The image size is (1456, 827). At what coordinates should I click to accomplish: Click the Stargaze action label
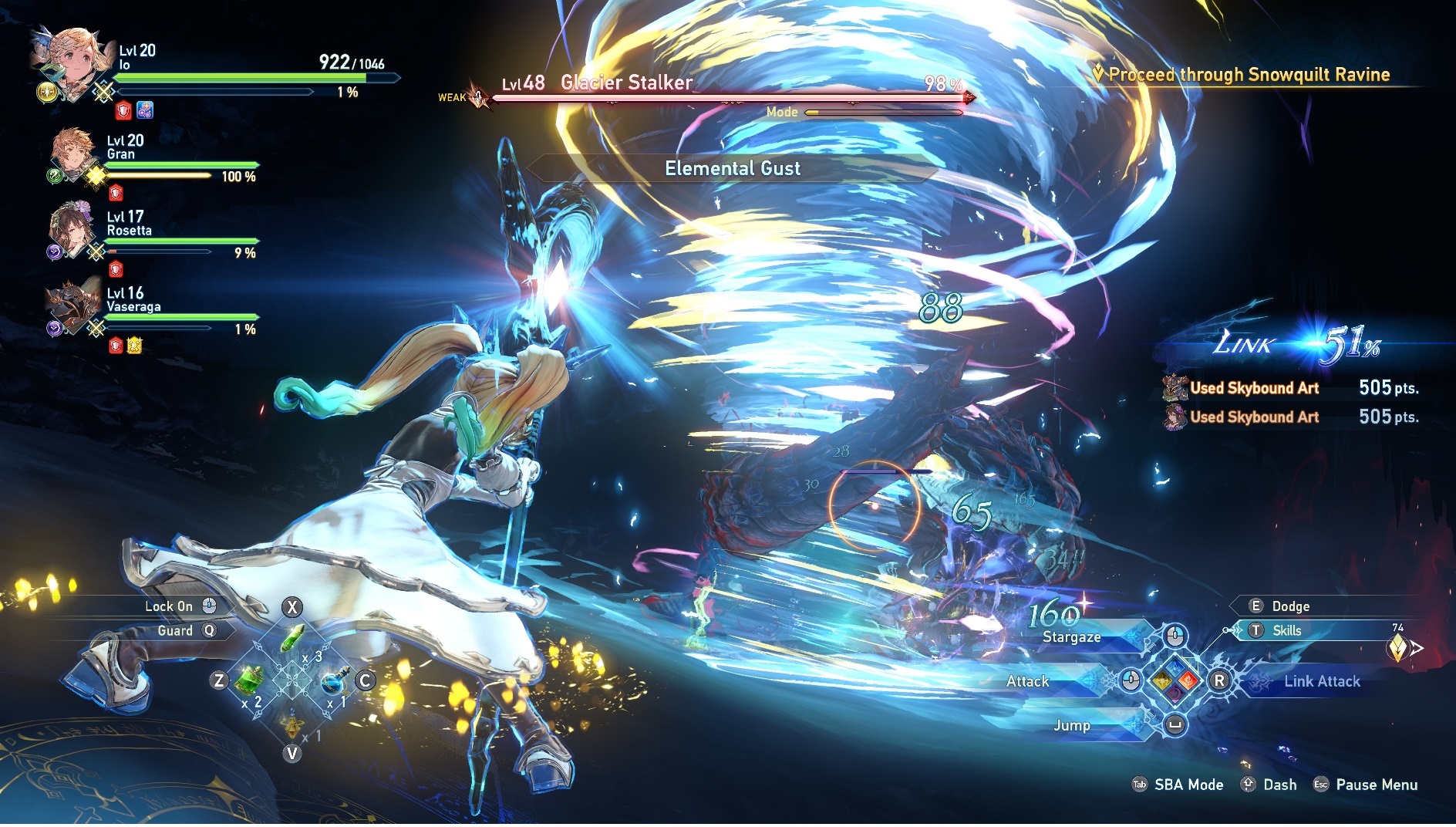[x=1071, y=637]
